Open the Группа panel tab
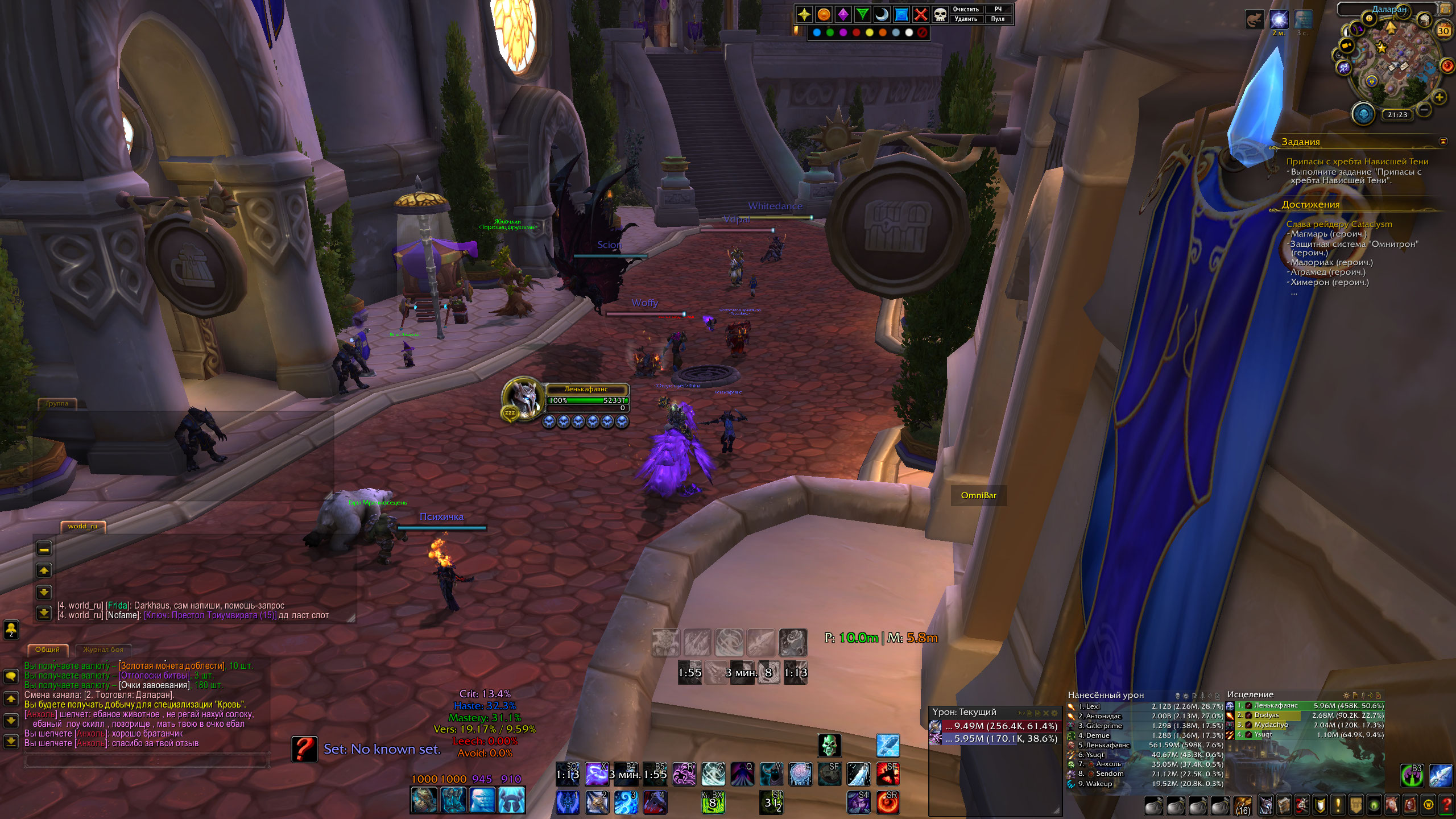1456x819 pixels. 56,403
